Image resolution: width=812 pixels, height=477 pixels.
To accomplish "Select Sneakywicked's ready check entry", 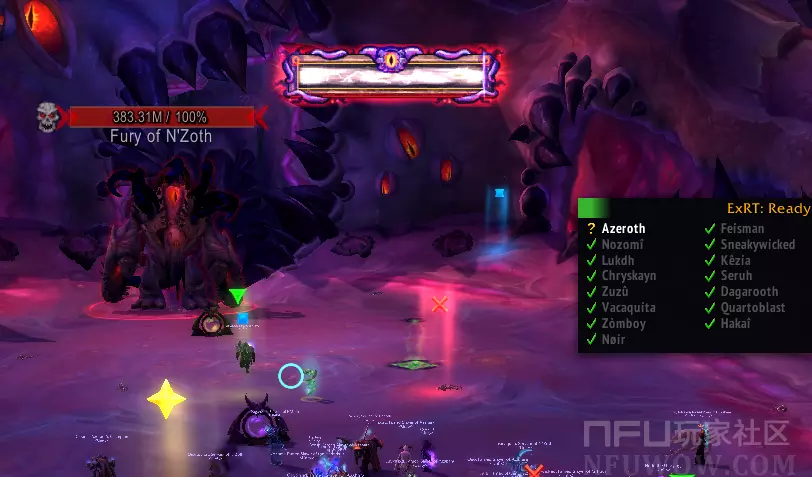I will click(x=757, y=245).
